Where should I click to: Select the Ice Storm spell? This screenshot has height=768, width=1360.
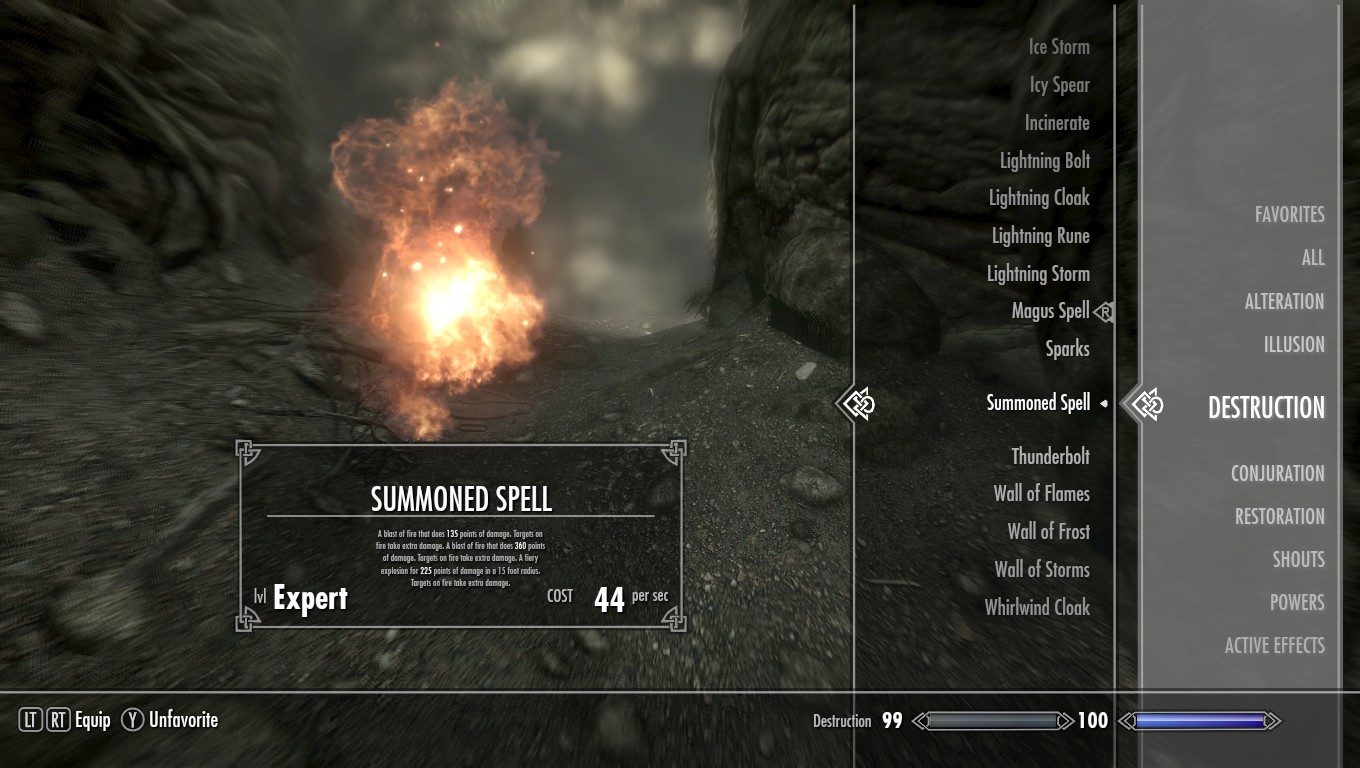pyautogui.click(x=1059, y=47)
